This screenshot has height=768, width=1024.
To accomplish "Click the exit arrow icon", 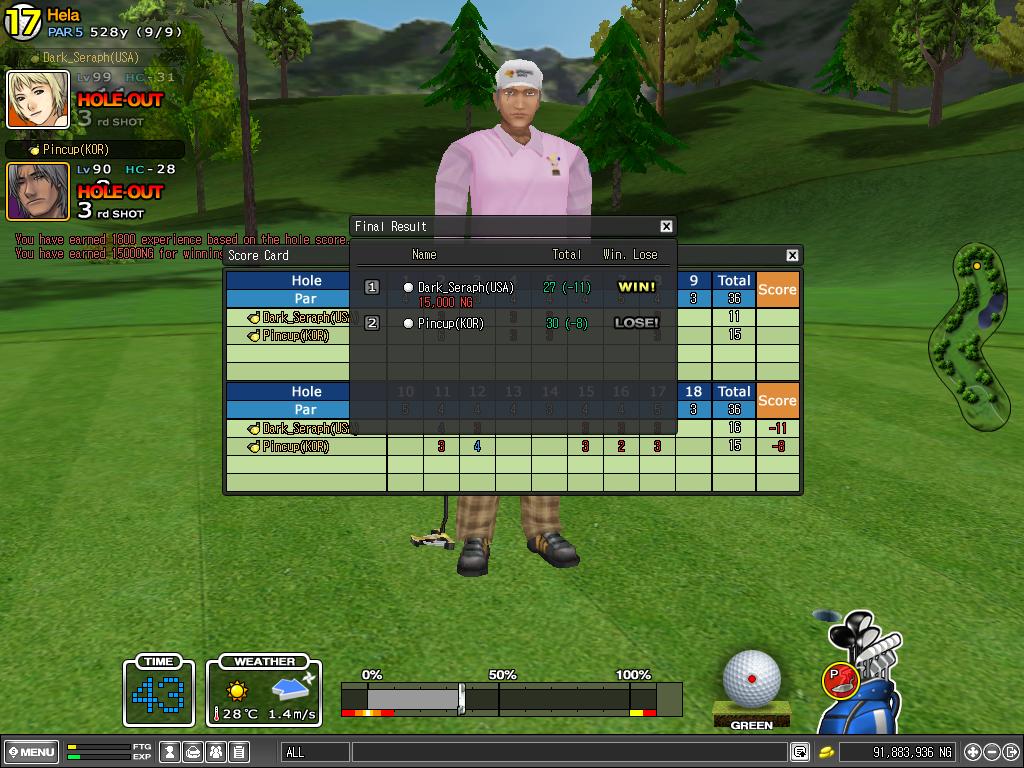I will click(x=1012, y=752).
